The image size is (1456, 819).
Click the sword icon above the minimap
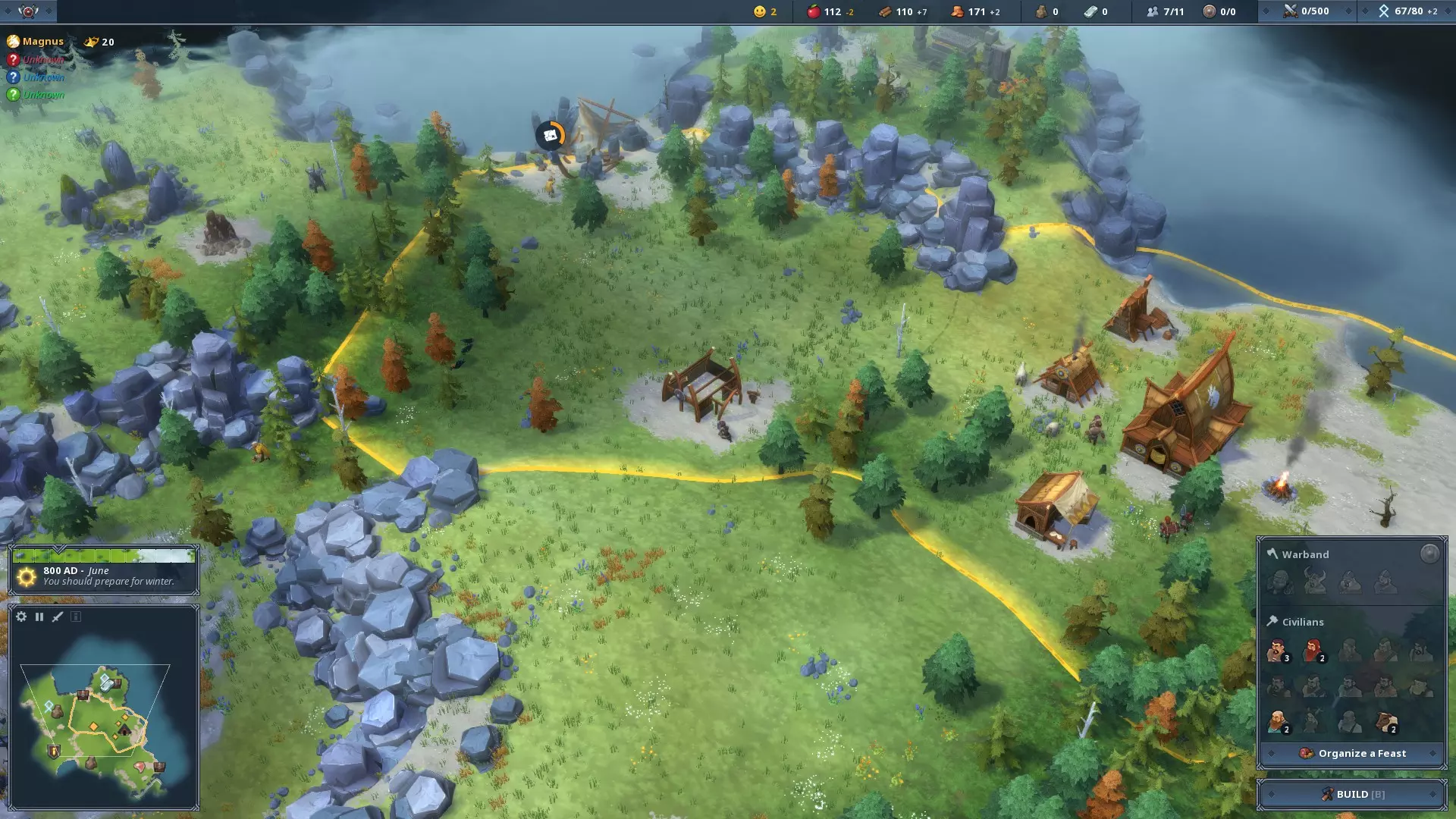[58, 617]
